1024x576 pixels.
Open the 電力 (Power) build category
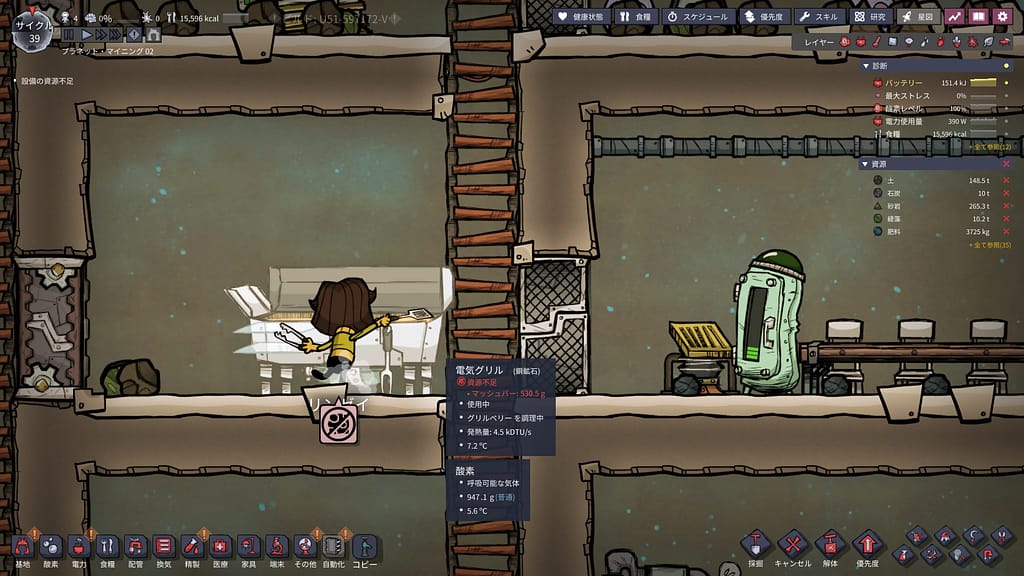coord(79,546)
